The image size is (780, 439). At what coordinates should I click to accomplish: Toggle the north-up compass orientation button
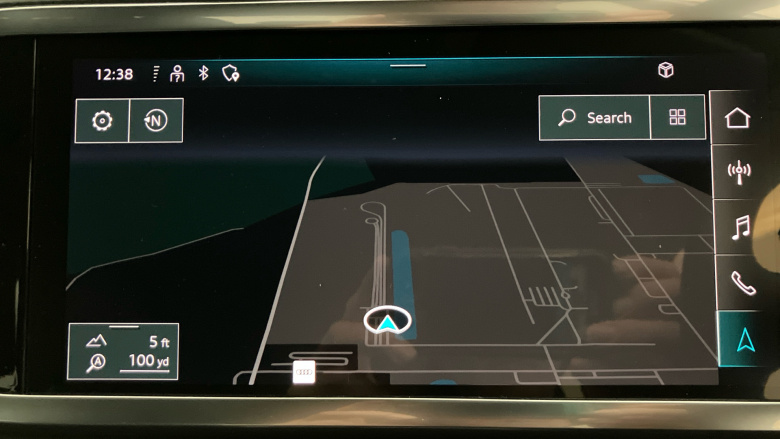[155, 121]
